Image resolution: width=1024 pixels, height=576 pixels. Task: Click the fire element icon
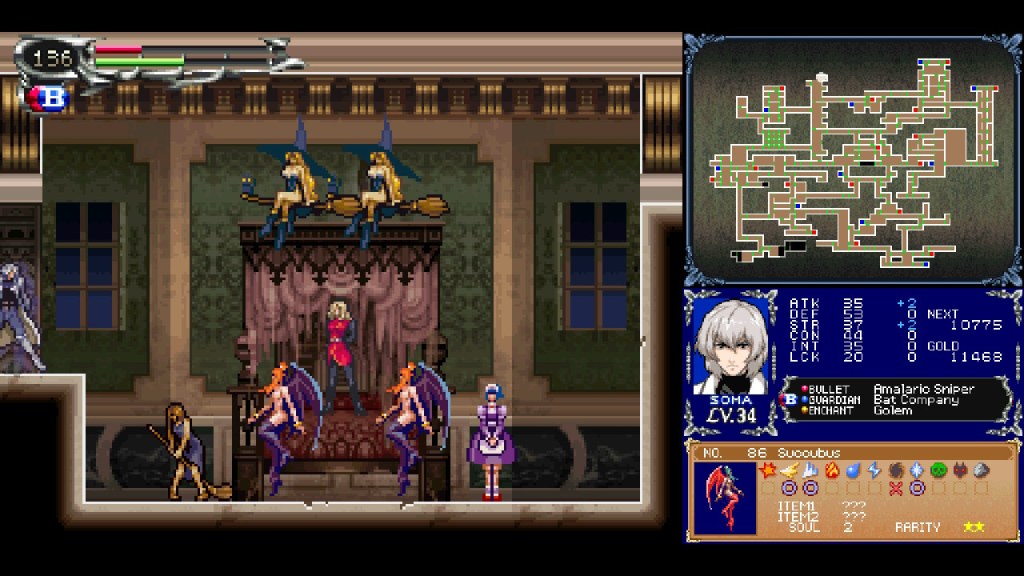pyautogui.click(x=832, y=470)
